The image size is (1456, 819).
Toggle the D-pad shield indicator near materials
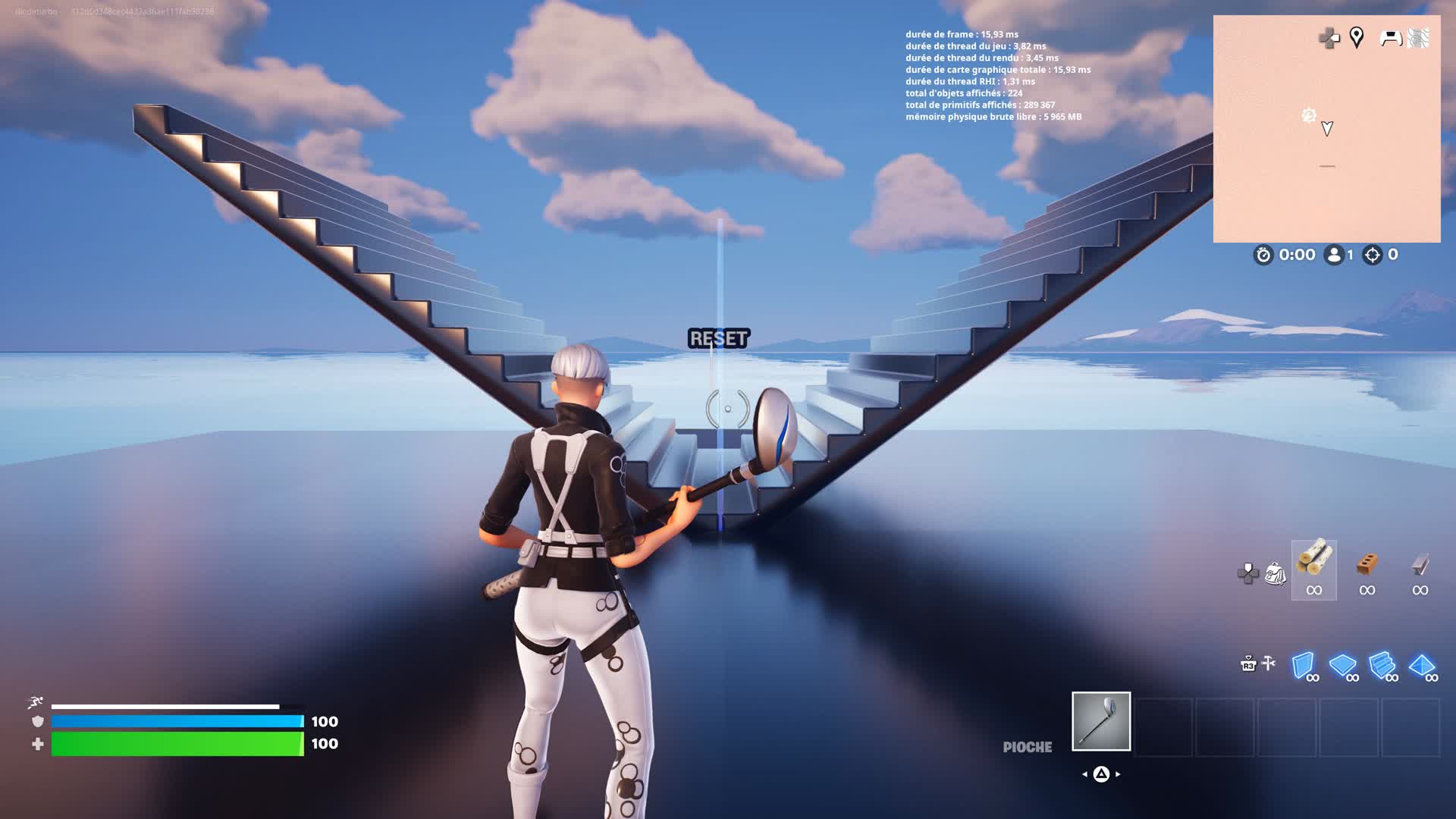tap(1247, 573)
